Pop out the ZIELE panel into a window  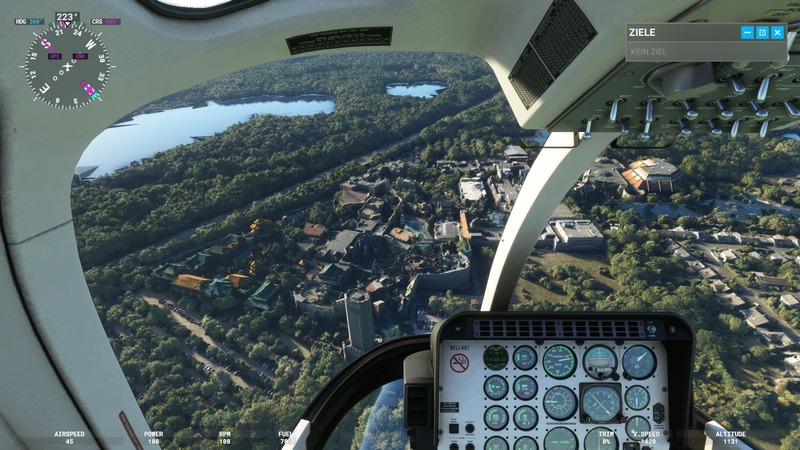(762, 33)
